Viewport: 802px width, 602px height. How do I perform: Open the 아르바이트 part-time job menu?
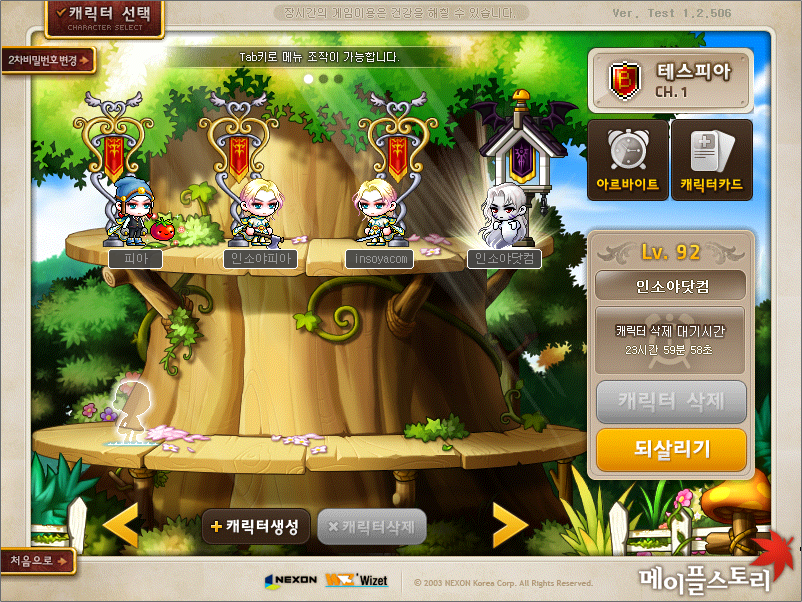[x=627, y=160]
